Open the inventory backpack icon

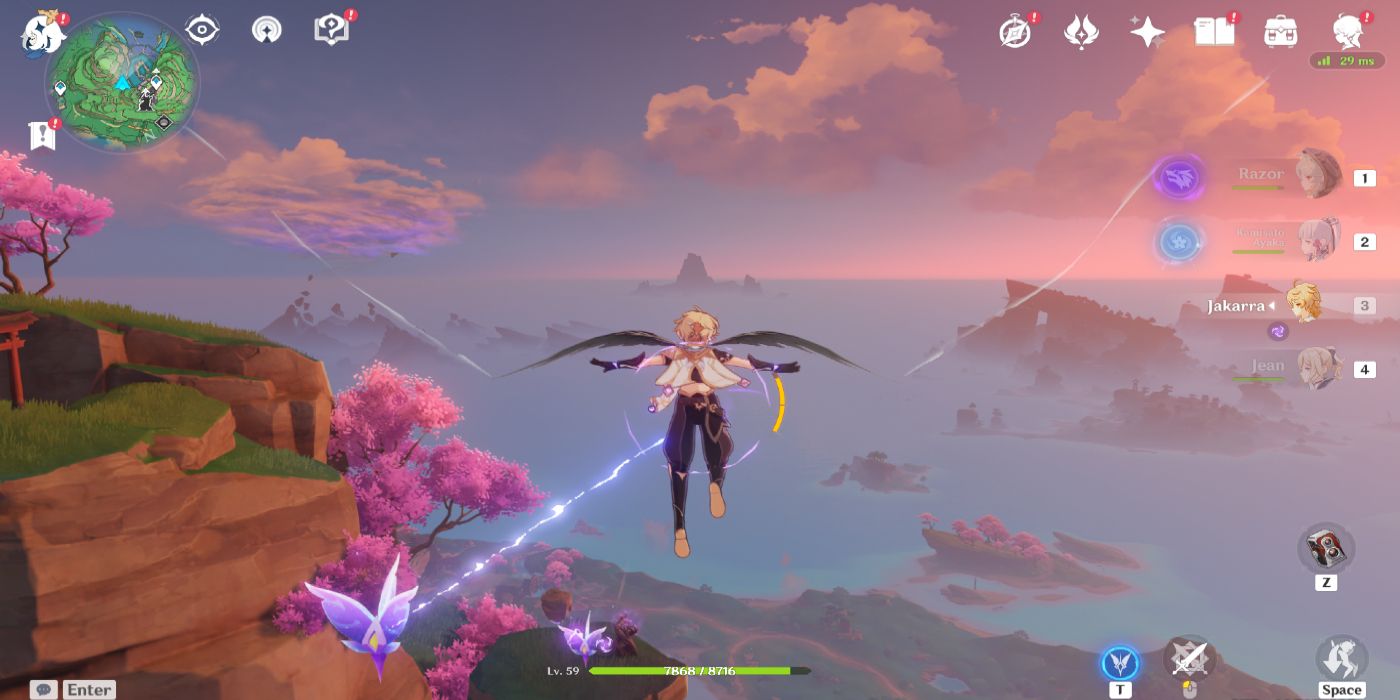[x=1280, y=32]
